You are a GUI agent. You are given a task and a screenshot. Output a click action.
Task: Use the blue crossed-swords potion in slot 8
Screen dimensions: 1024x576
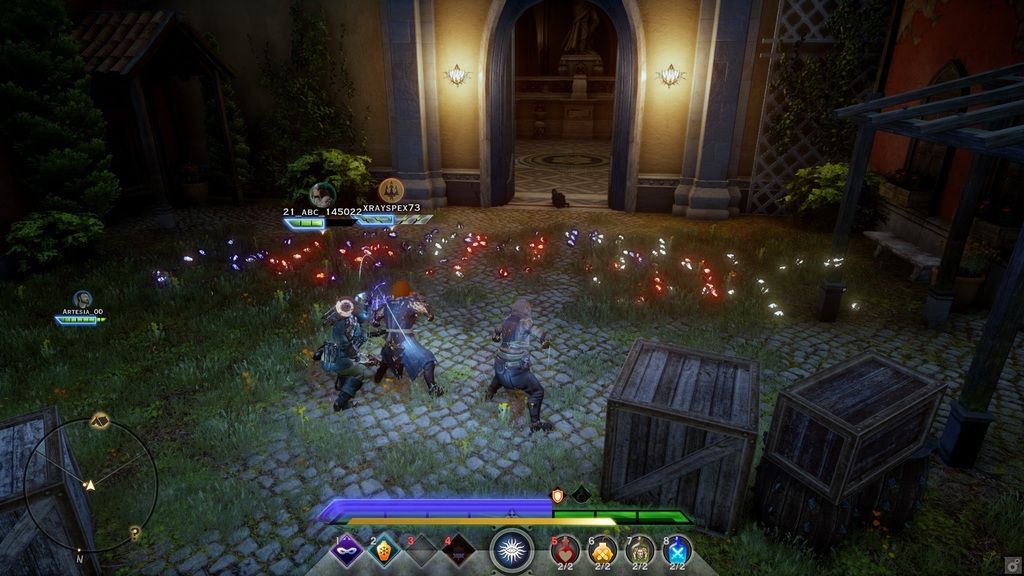(x=677, y=550)
